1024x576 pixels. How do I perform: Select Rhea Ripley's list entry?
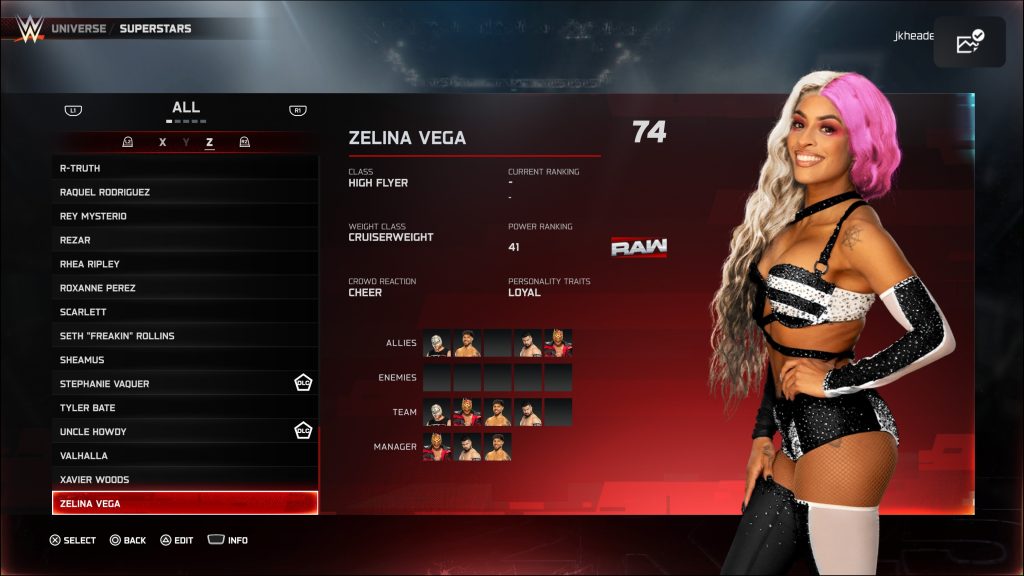click(185, 264)
